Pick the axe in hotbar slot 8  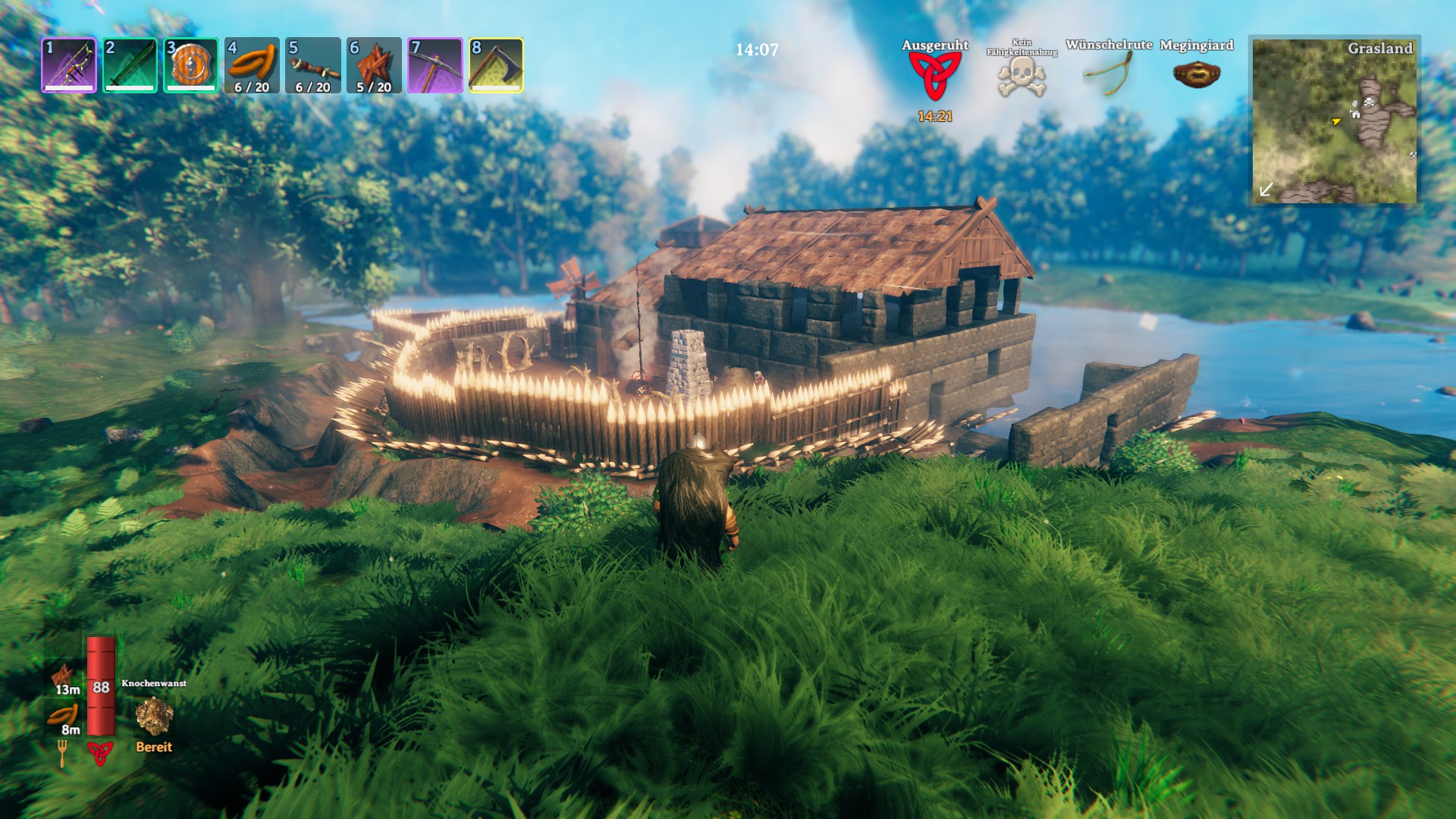(x=496, y=65)
